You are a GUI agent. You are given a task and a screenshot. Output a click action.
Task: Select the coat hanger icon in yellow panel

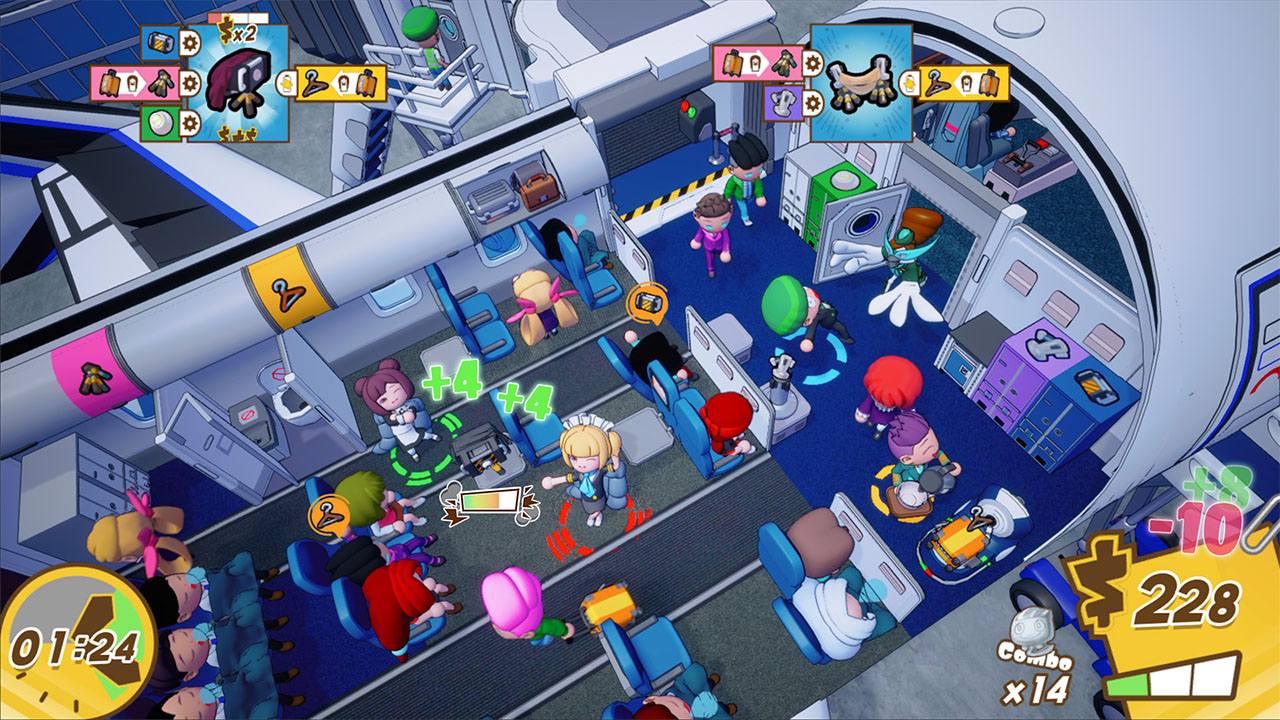click(314, 83)
